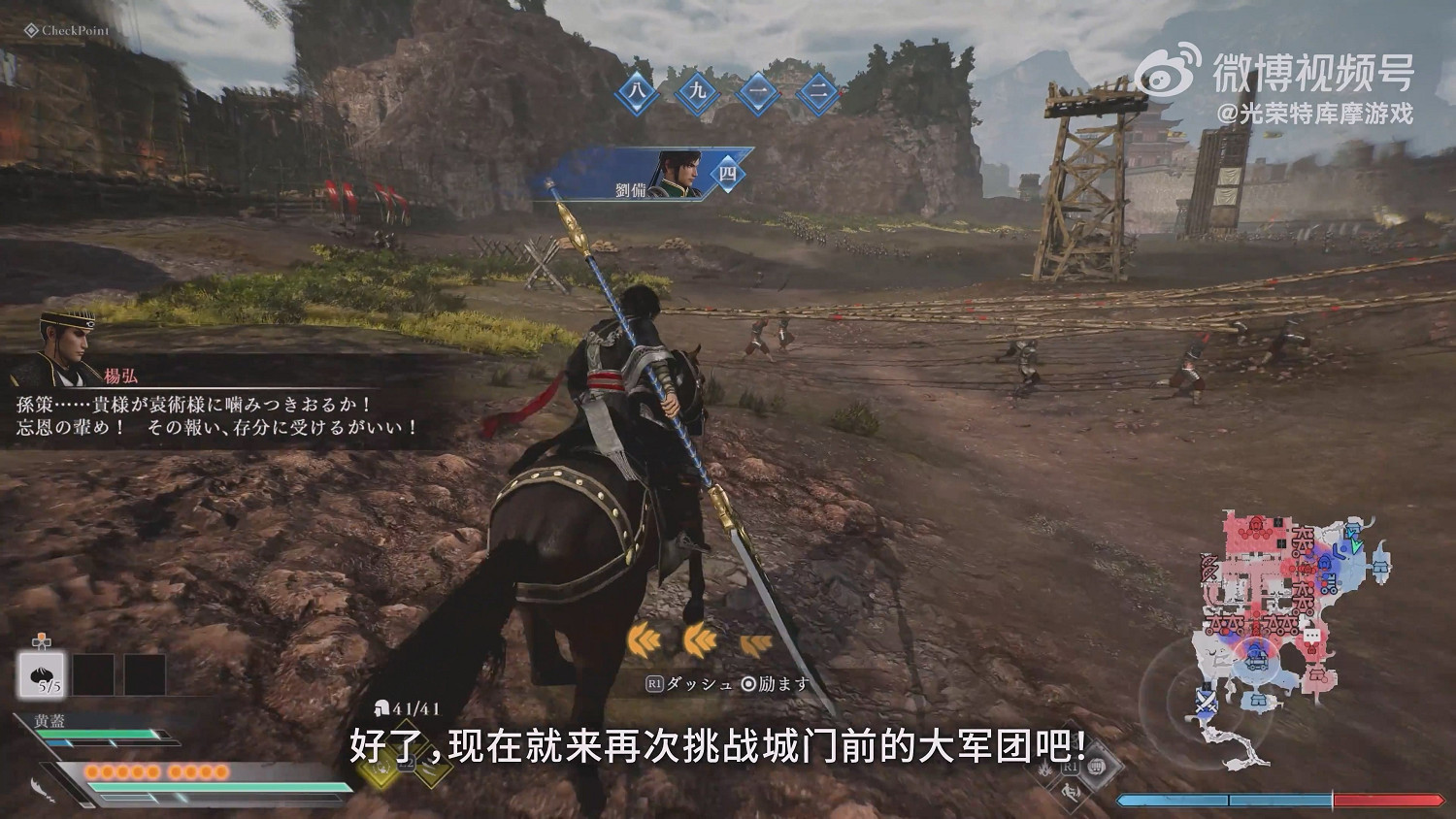The width and height of the screenshot is (1456, 819).
Task: Click the D-pad indicator above the item slots
Action: pyautogui.click(x=41, y=641)
